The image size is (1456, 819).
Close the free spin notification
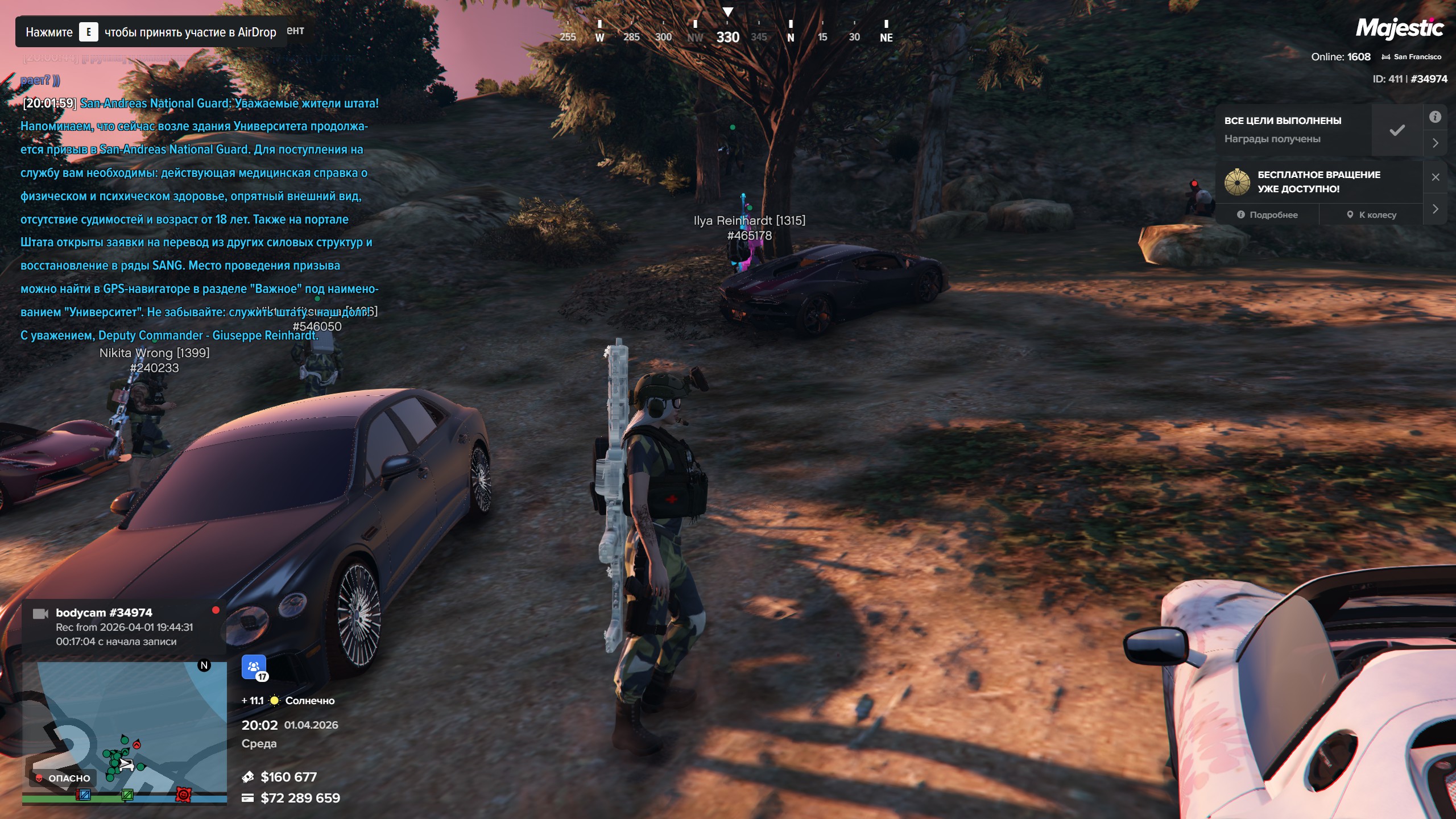click(1436, 177)
